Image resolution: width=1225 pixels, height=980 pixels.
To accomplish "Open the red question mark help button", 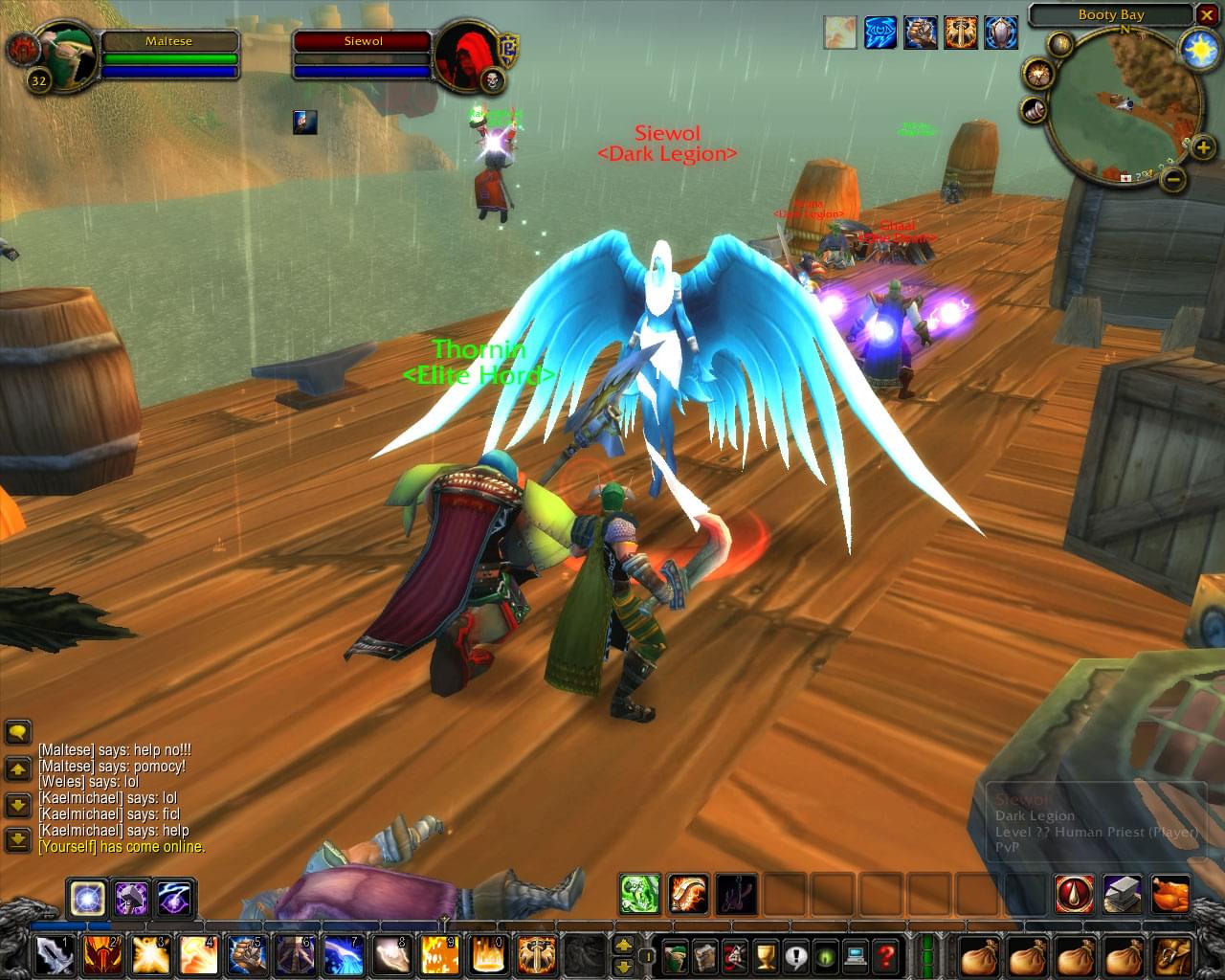I will (886, 955).
